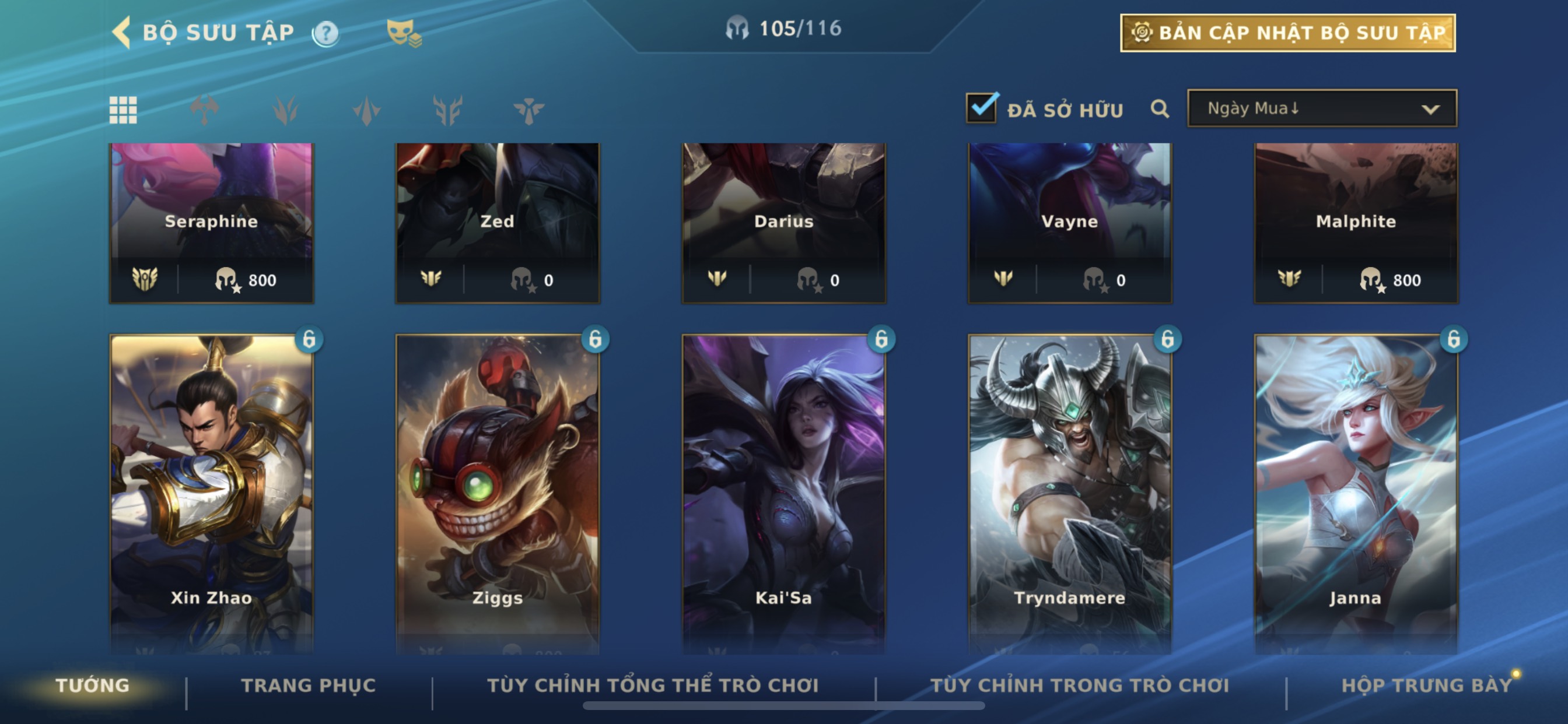Click the golden mask and coins icon
The height and width of the screenshot is (724, 1568).
pos(404,32)
